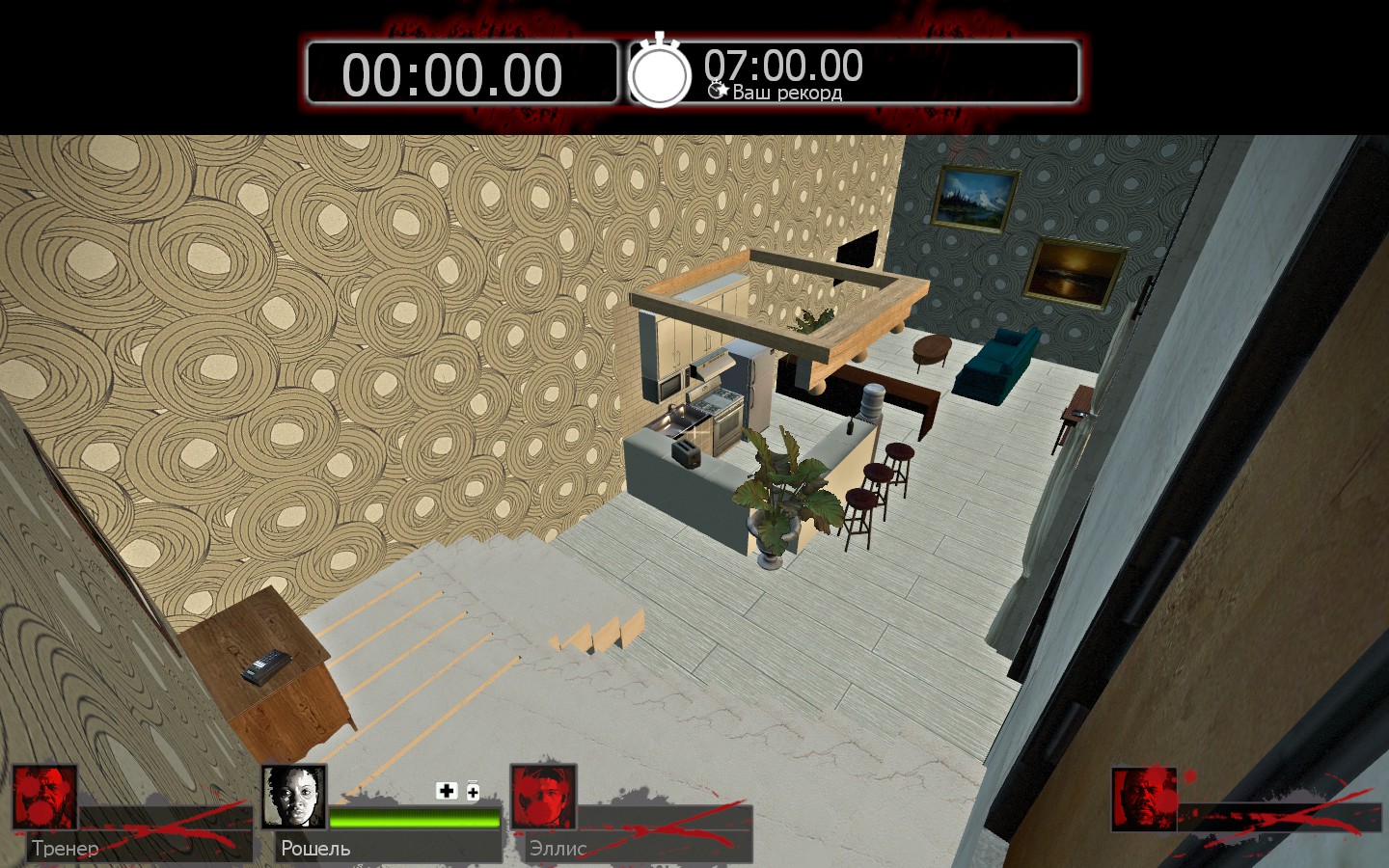1389x868 pixels.
Task: Select Тренер's survivor portrait
Action: 45,798
